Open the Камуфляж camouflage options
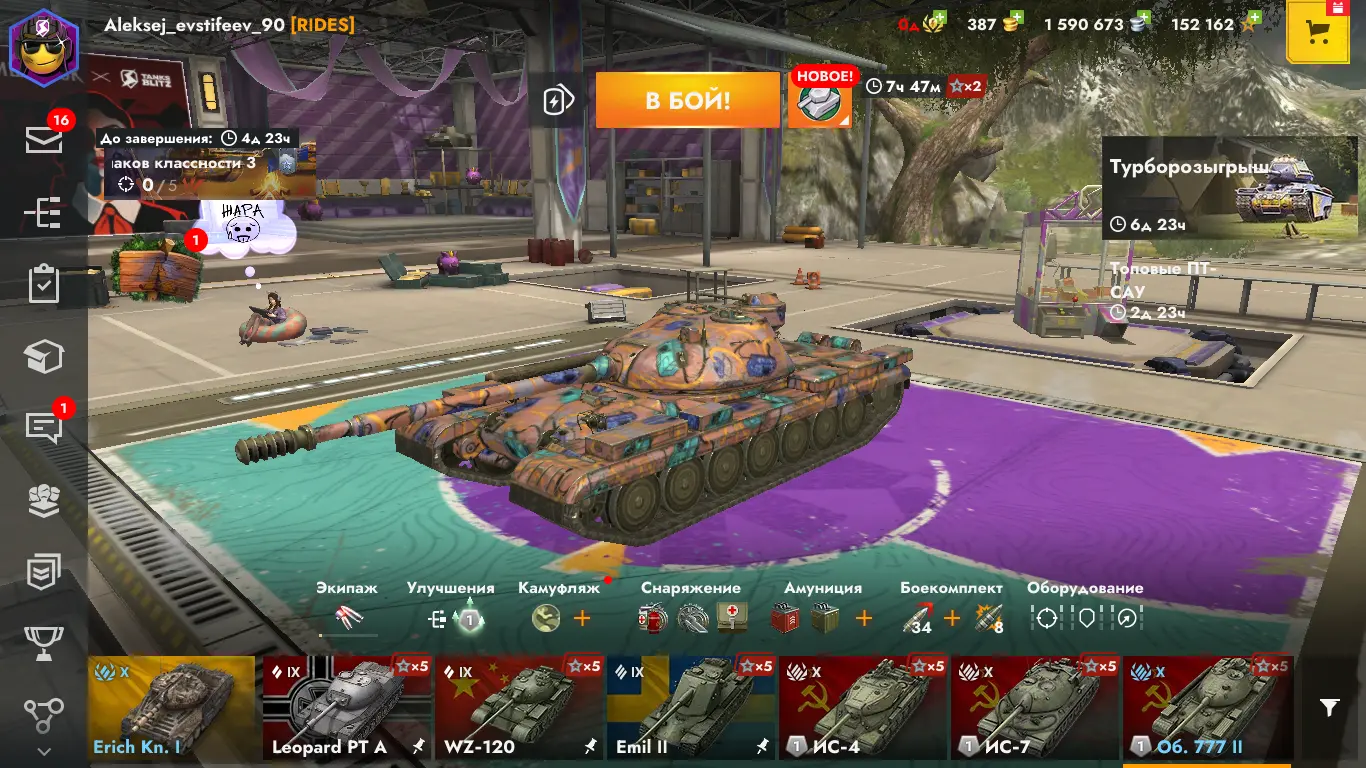 (547, 618)
